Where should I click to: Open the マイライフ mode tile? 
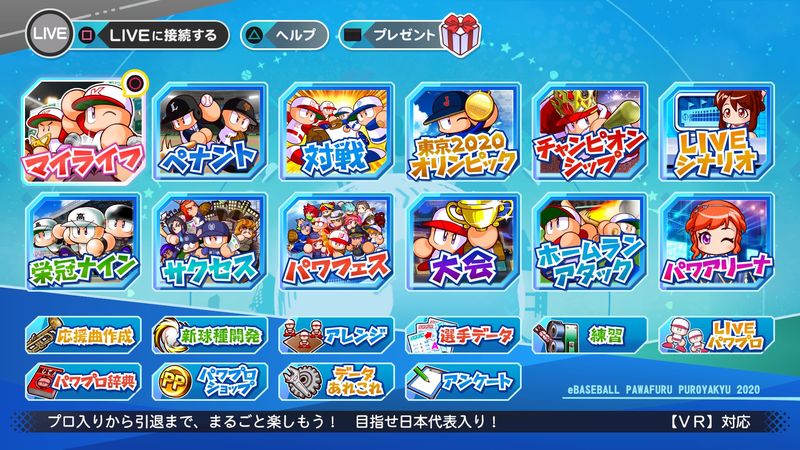[x=86, y=129]
